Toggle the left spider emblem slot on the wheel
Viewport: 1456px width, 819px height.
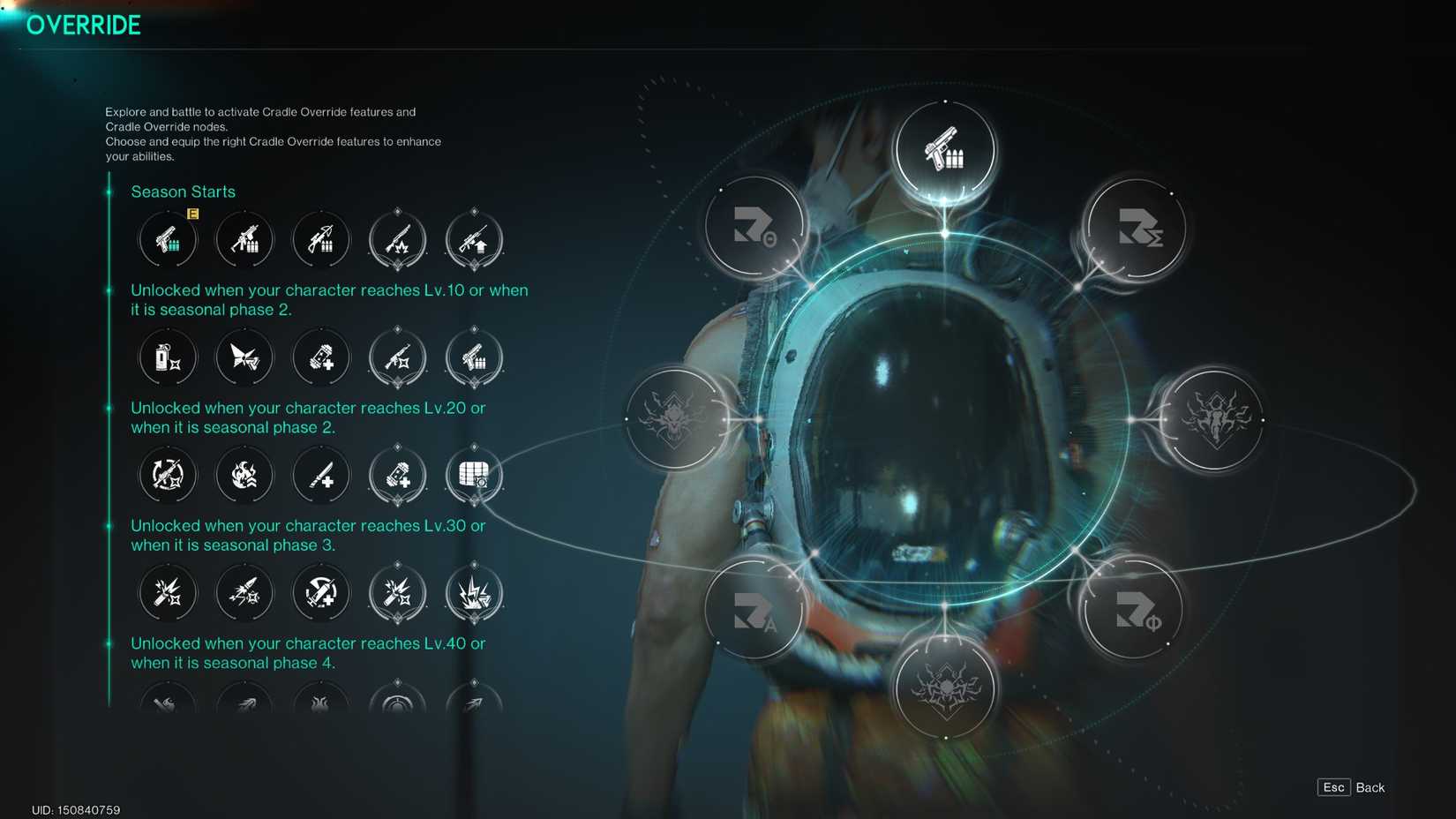pyautogui.click(x=677, y=421)
